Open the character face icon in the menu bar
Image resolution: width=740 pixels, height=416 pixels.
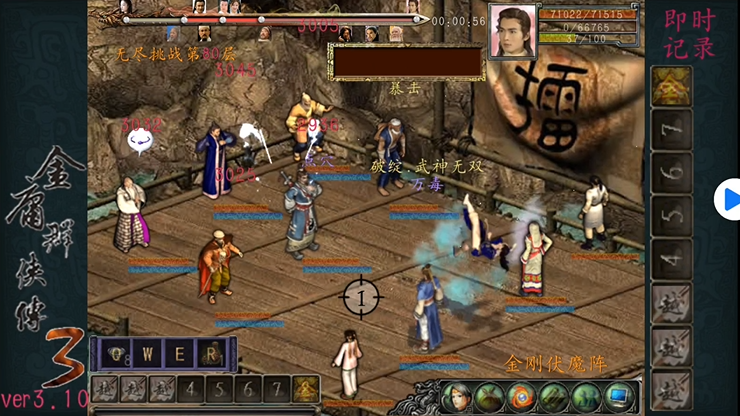coord(455,396)
